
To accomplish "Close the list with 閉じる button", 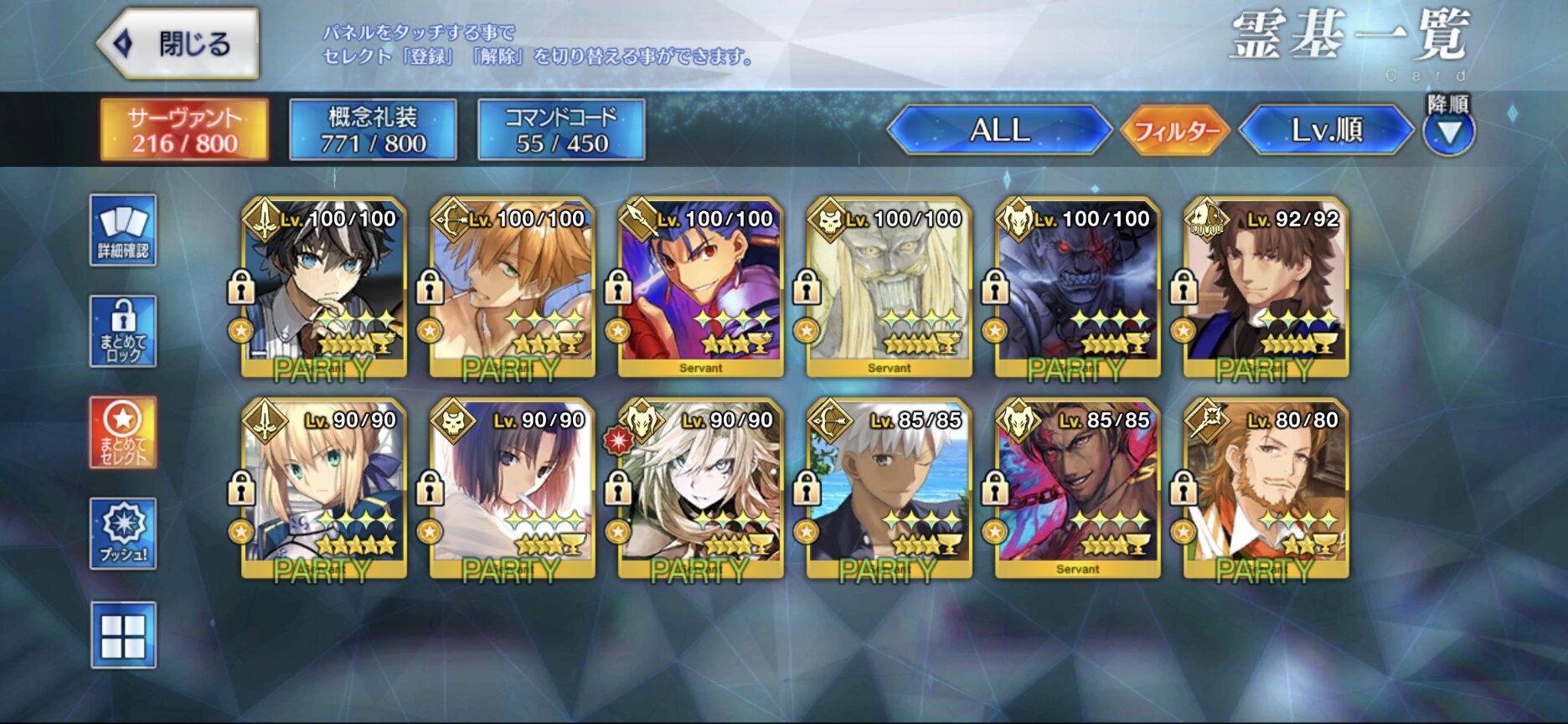I will [x=178, y=44].
